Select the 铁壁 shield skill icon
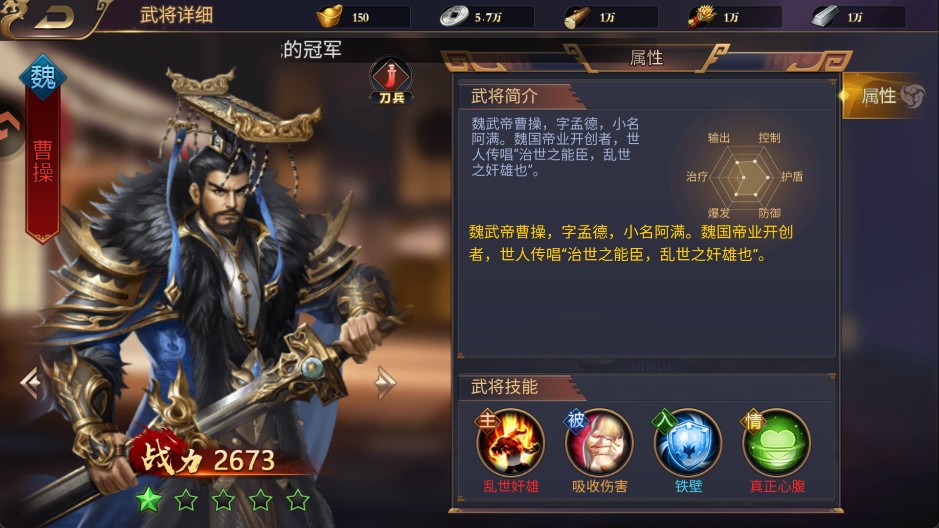 point(688,442)
